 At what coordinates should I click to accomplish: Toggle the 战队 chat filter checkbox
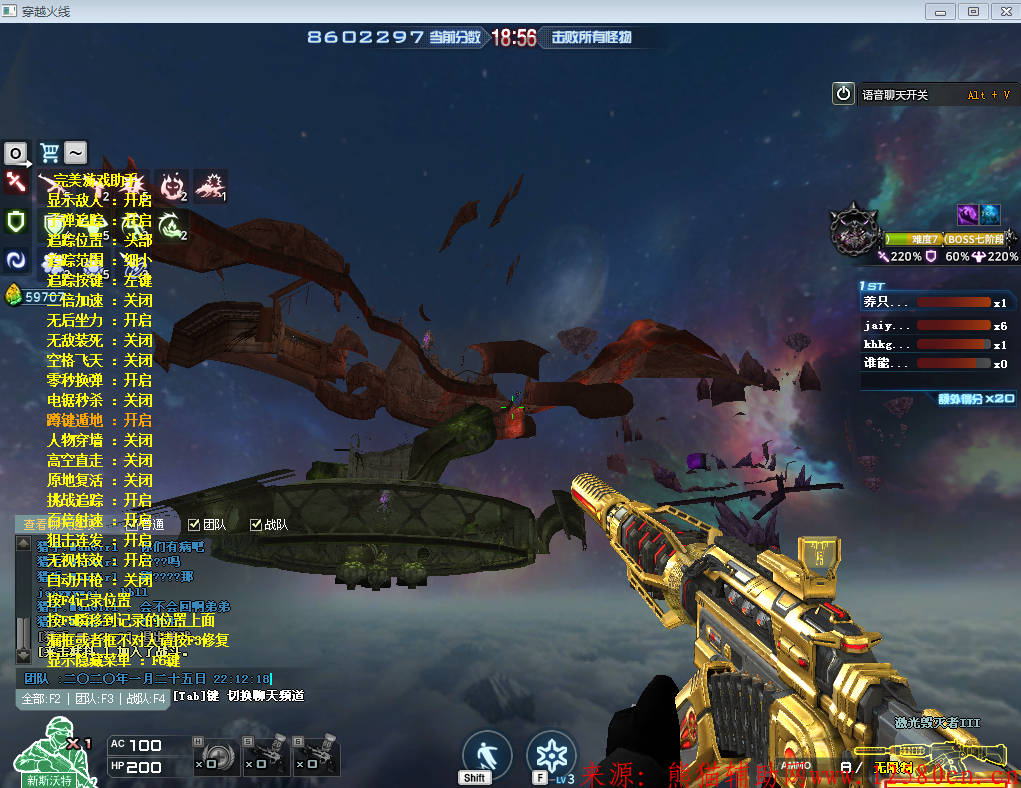coord(256,524)
